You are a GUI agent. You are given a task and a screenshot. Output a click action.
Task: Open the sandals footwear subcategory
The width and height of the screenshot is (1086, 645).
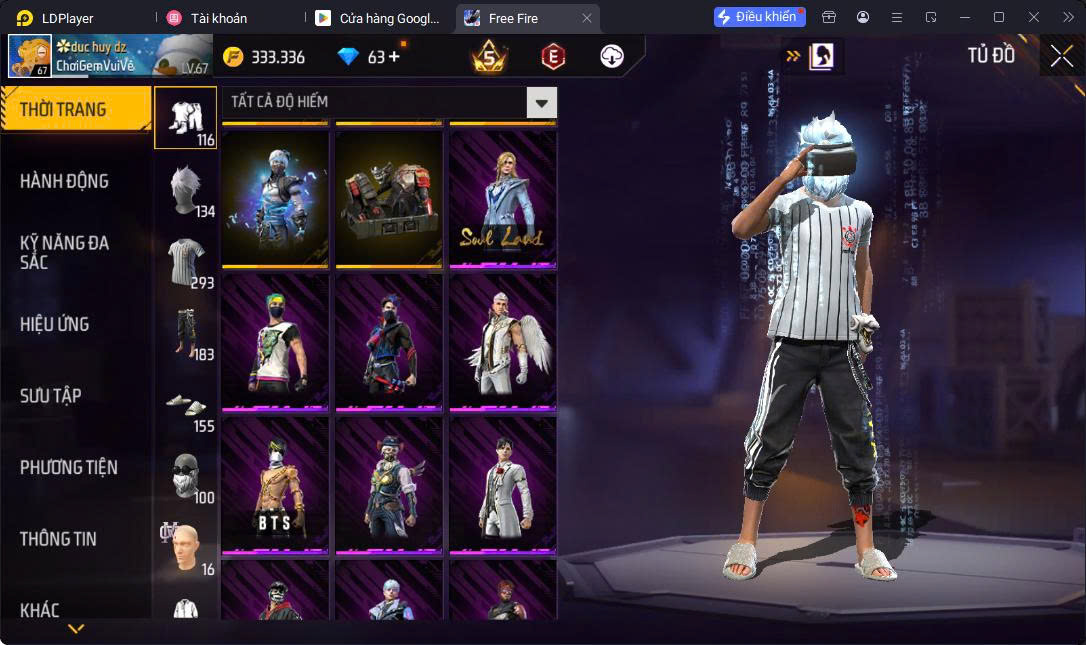186,405
